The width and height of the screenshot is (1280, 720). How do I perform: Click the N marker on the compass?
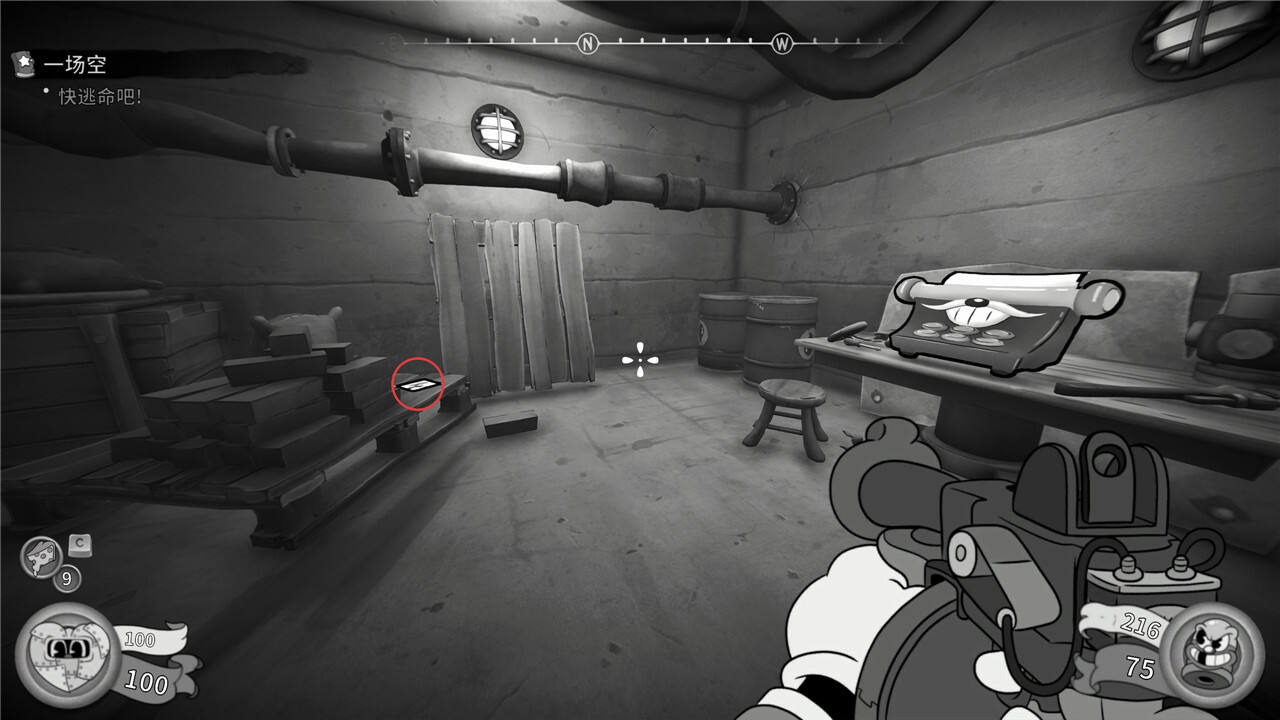pyautogui.click(x=588, y=43)
